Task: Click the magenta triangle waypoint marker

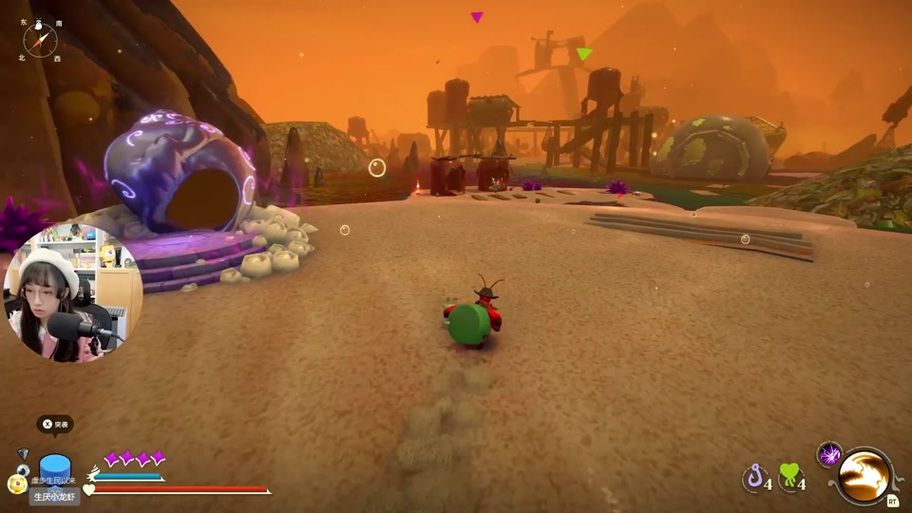Action: click(477, 17)
